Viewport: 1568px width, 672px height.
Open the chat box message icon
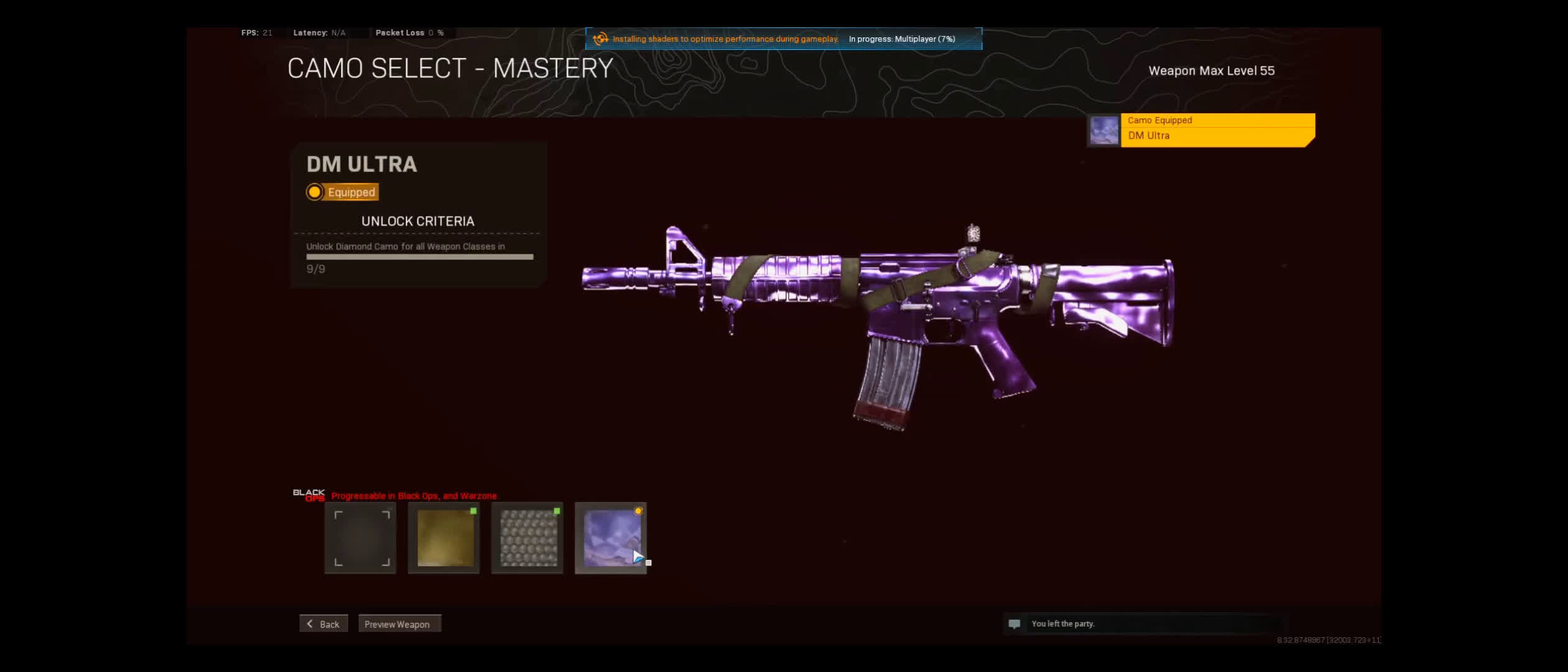pyautogui.click(x=1014, y=624)
